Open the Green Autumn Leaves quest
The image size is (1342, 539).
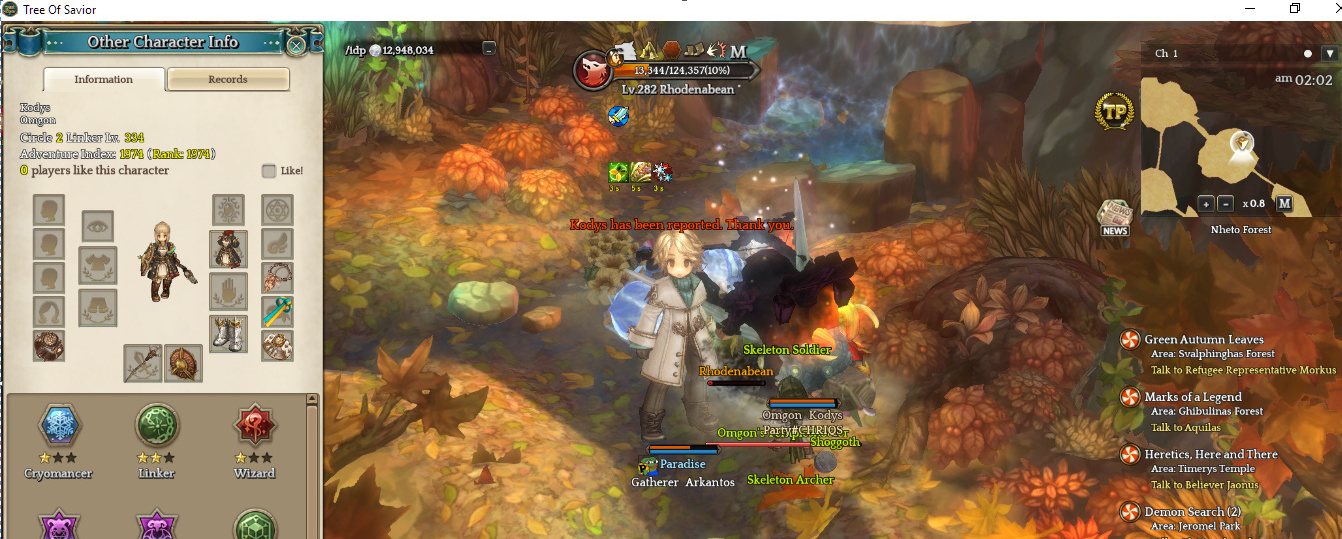click(x=1204, y=340)
